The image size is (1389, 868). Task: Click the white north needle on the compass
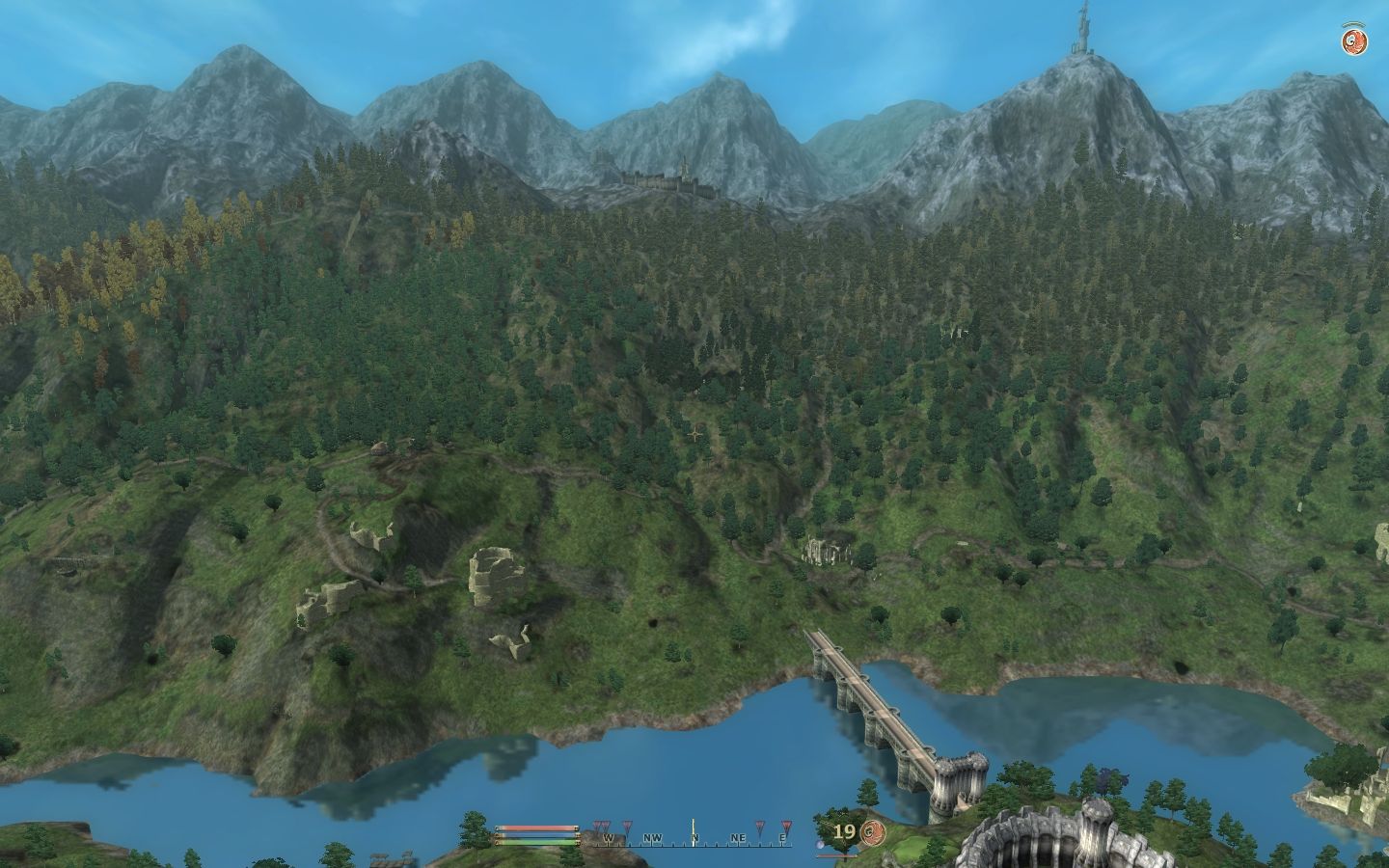tap(694, 832)
